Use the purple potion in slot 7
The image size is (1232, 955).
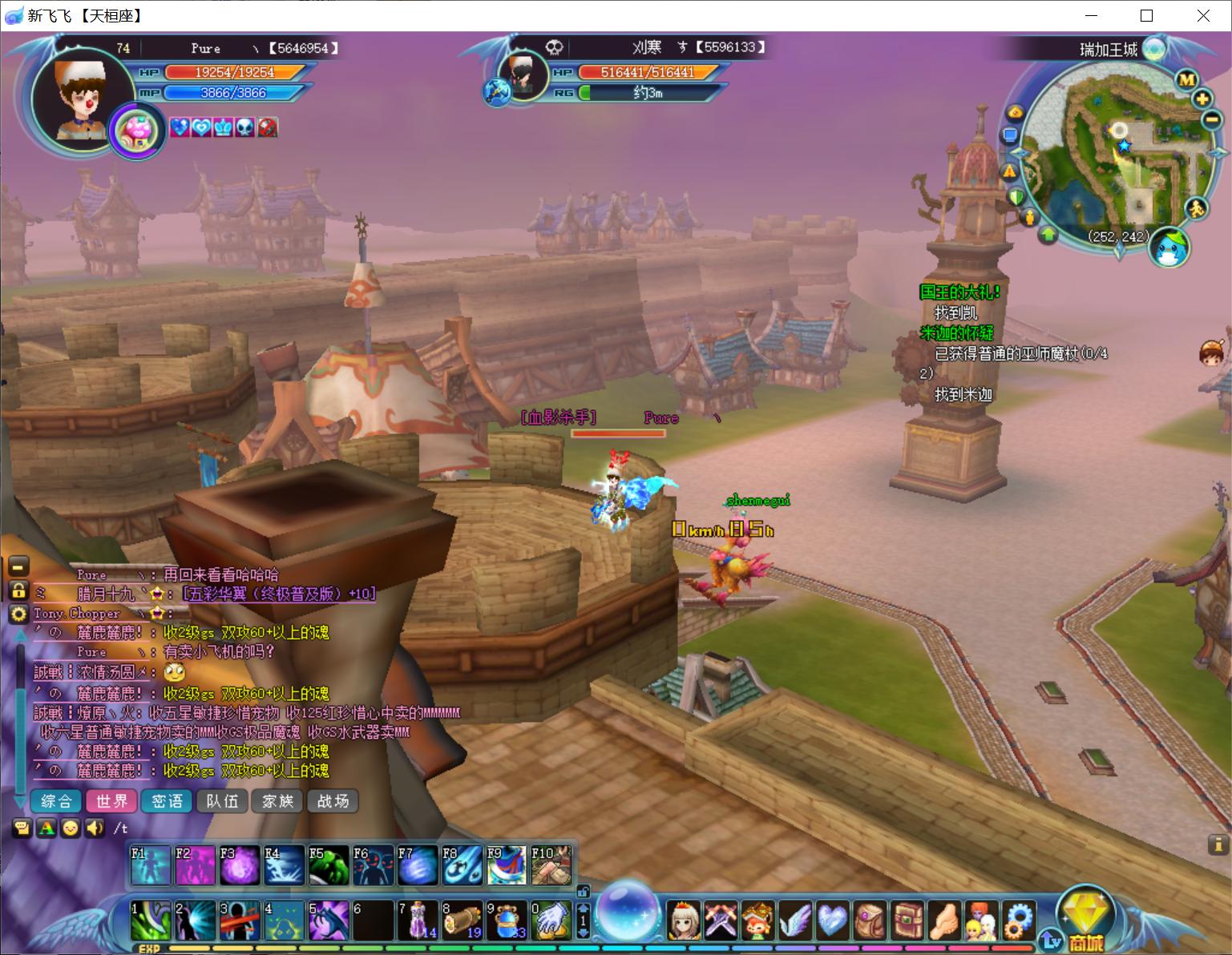tap(417, 920)
